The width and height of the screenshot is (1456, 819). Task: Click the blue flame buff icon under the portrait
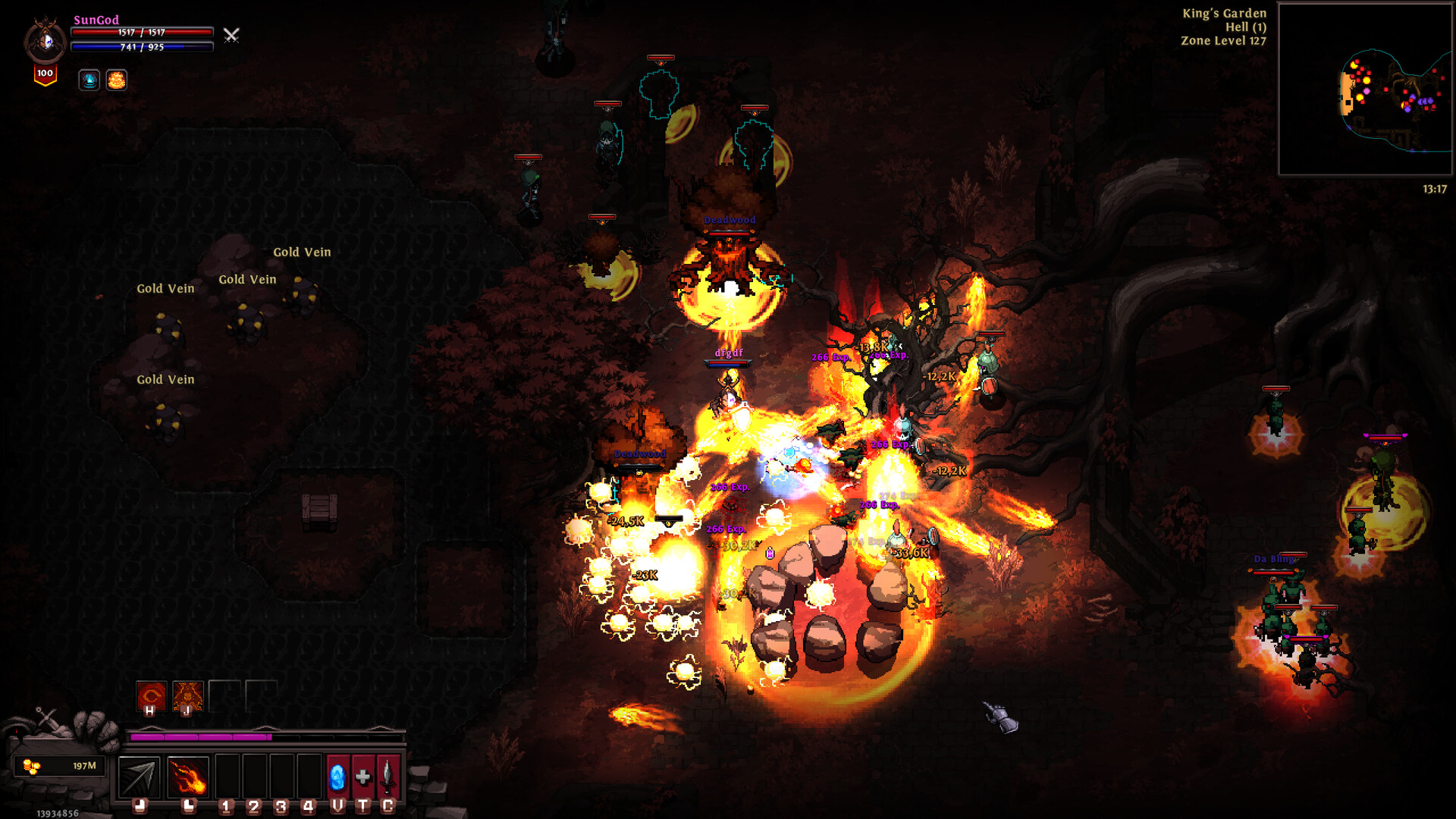pyautogui.click(x=89, y=80)
